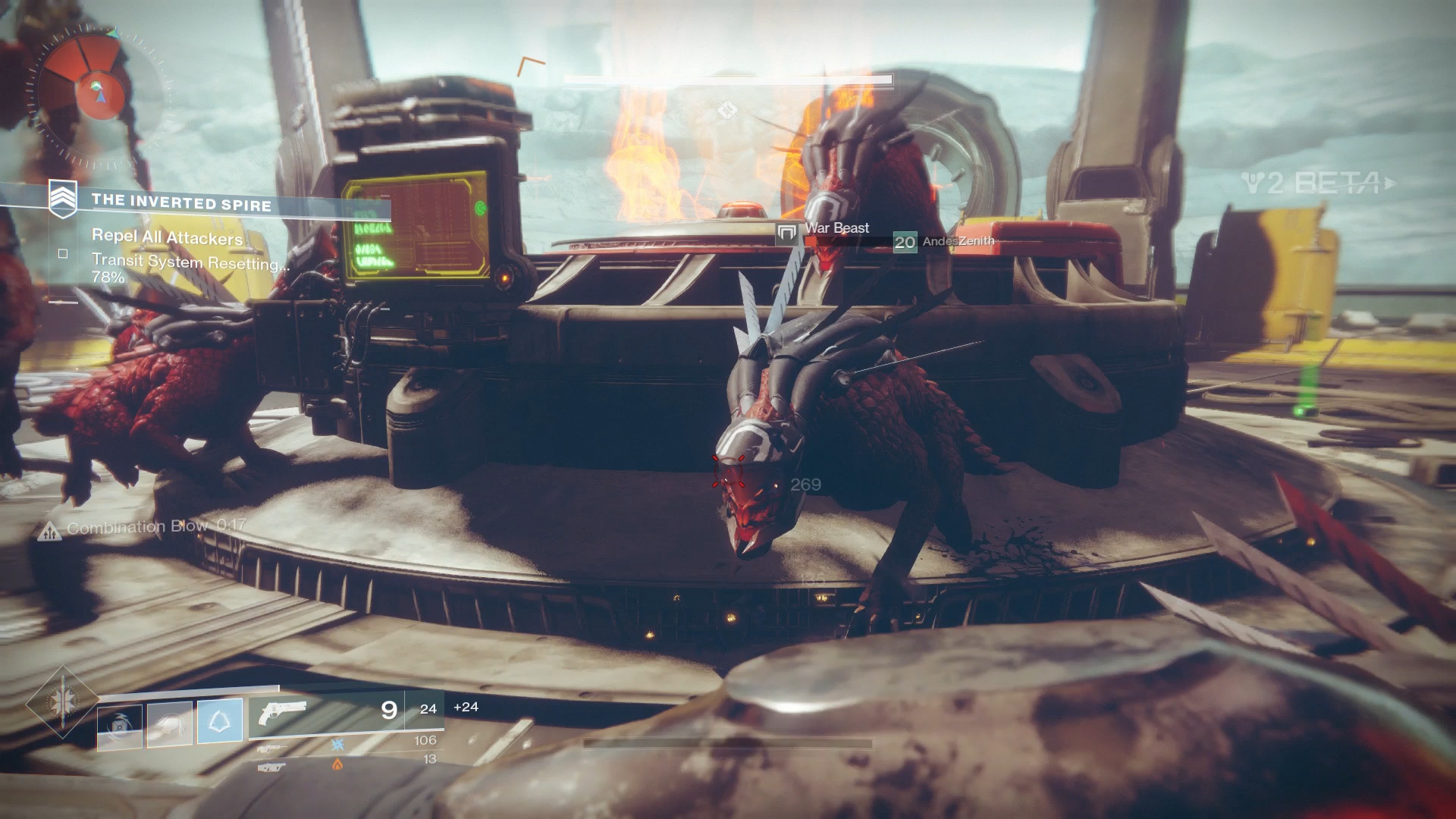The height and width of the screenshot is (819, 1456).
Task: Open The Inverted Spire objective tracker
Action: click(x=180, y=202)
